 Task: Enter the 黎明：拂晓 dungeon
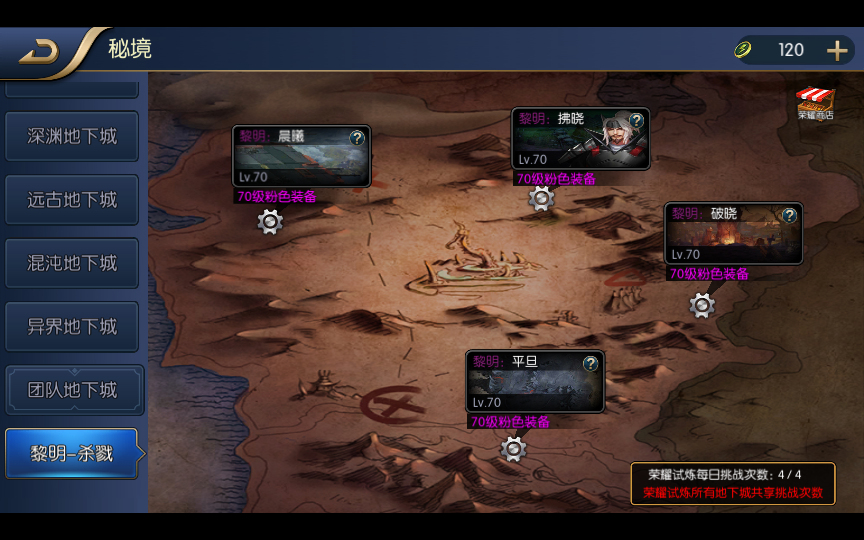coord(575,143)
